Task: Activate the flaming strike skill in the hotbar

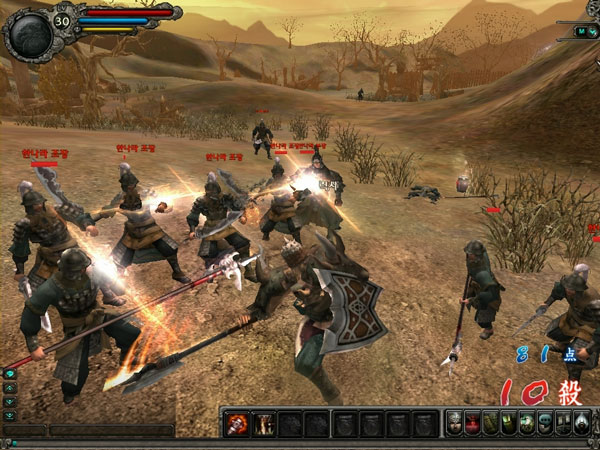Action: coord(236,423)
